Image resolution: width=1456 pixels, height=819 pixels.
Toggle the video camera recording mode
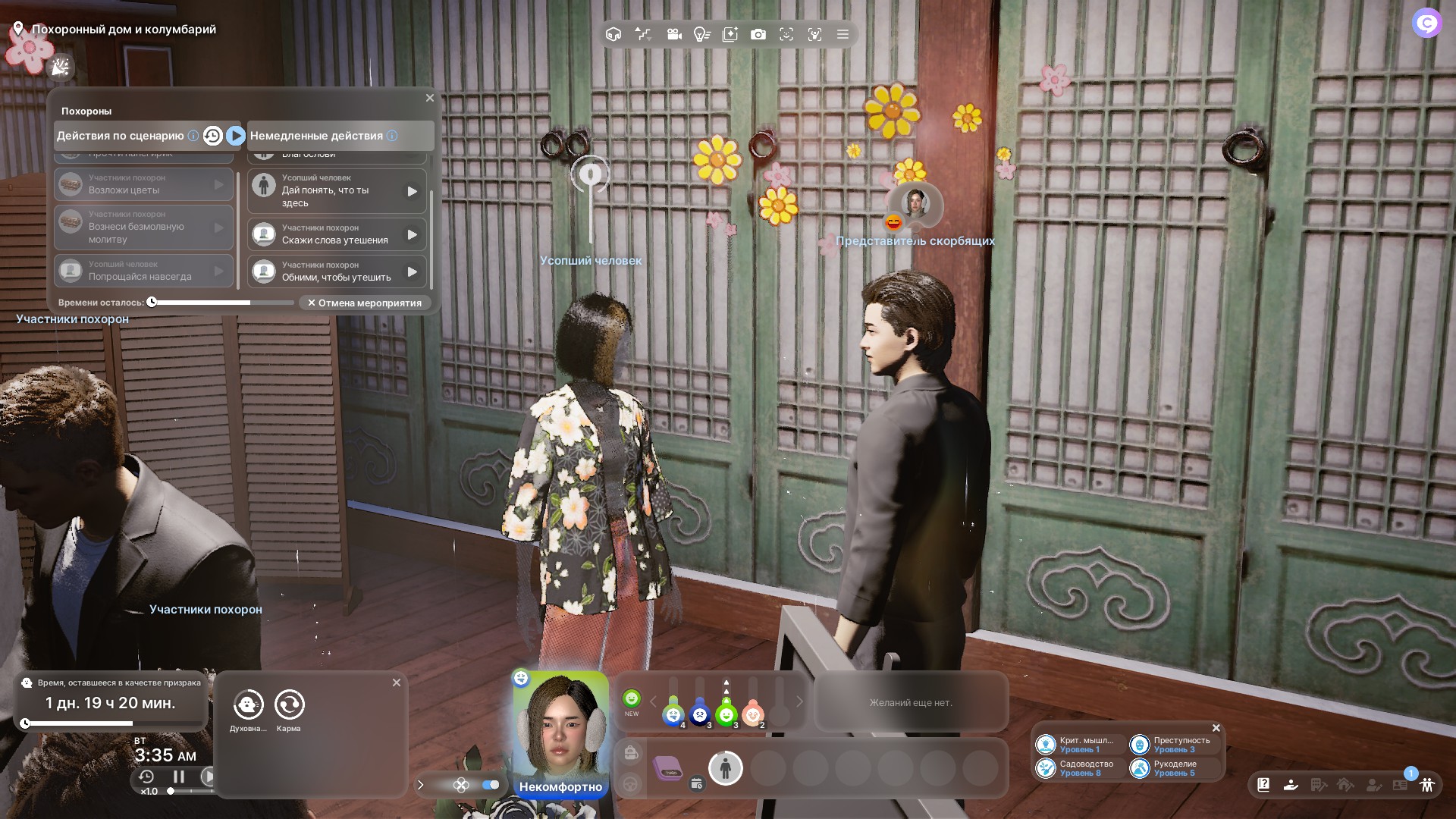(673, 34)
